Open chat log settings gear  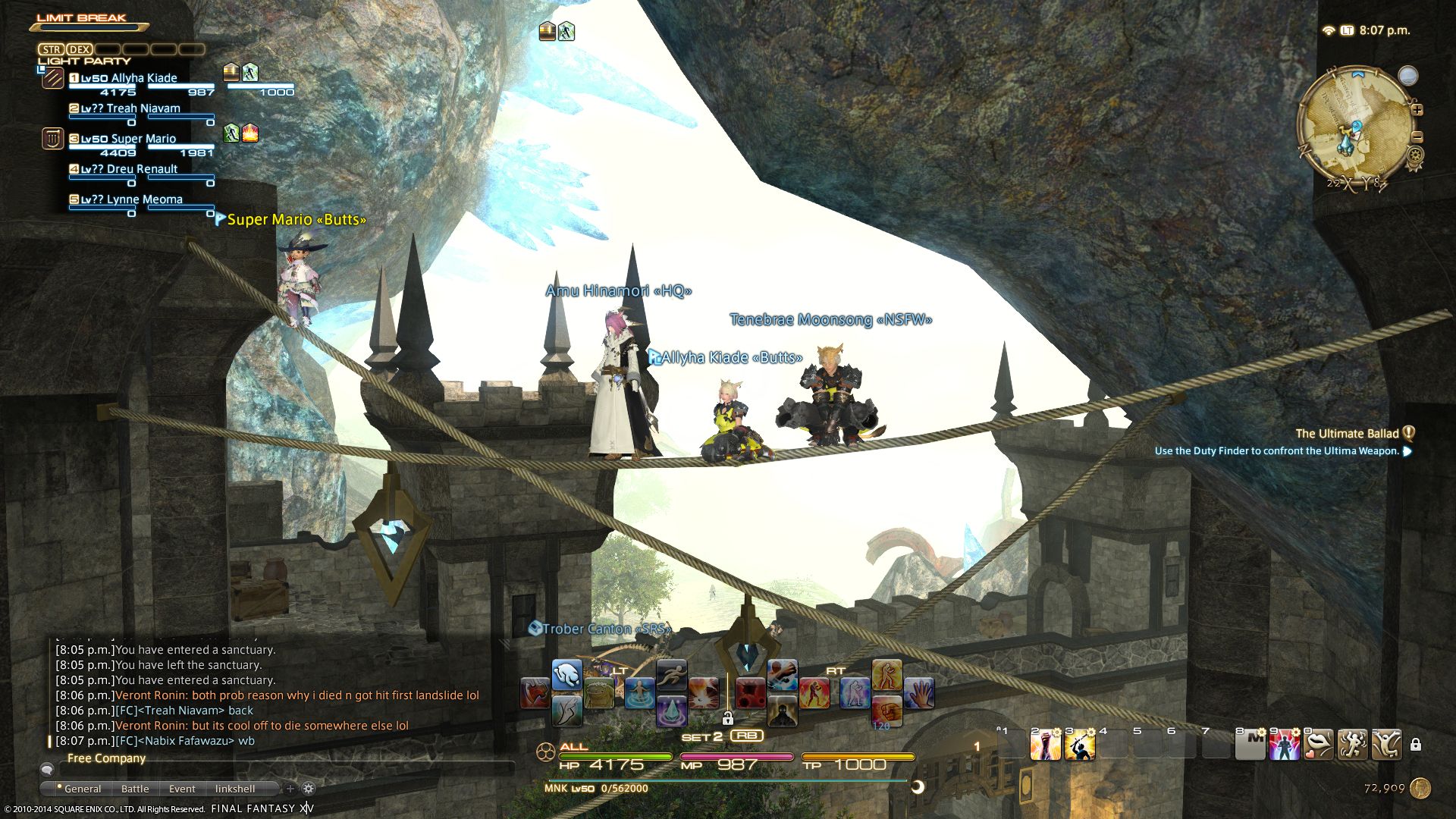tap(309, 789)
